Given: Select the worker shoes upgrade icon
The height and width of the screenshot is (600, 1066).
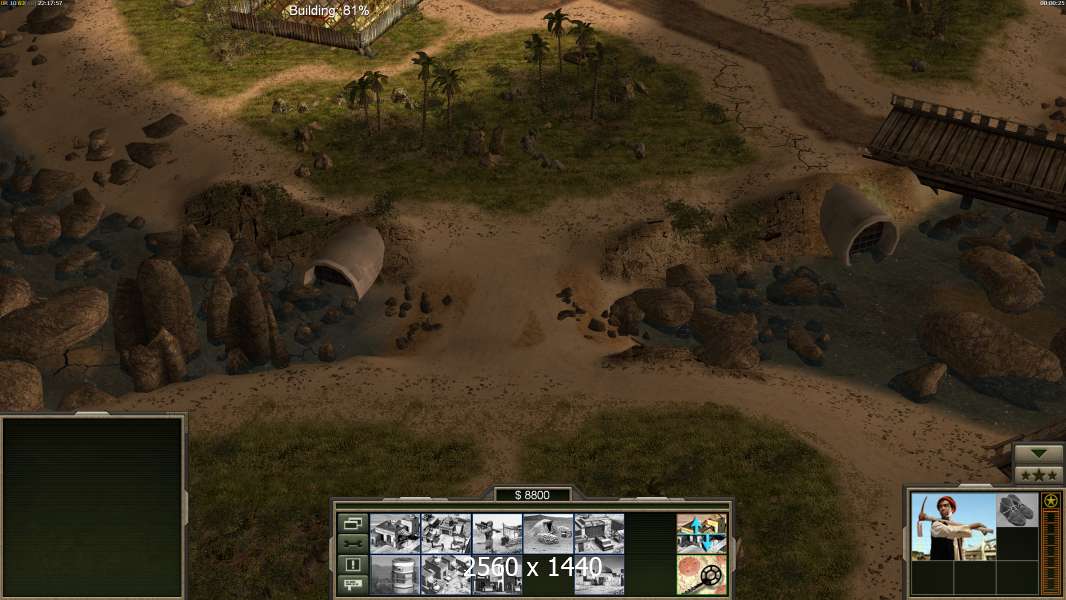Looking at the screenshot, I should point(1017,509).
